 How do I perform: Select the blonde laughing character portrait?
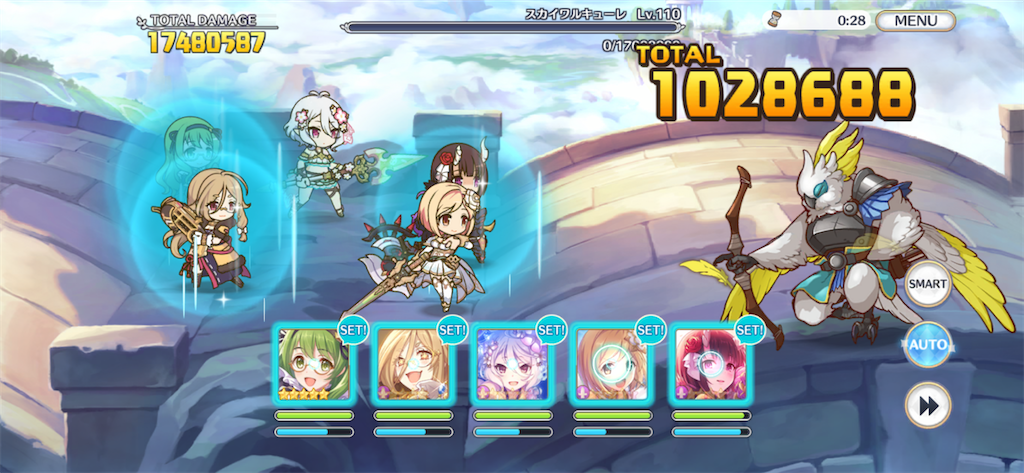pos(412,363)
